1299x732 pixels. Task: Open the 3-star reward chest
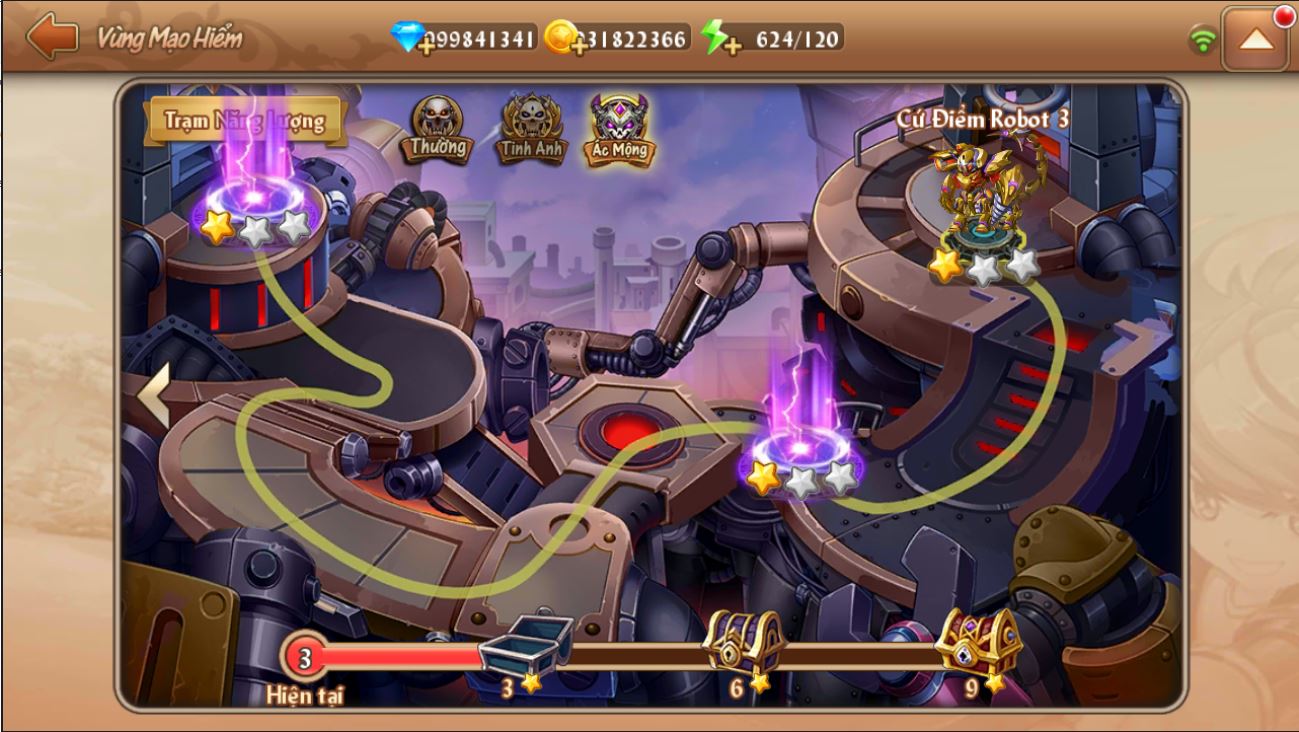[x=524, y=645]
